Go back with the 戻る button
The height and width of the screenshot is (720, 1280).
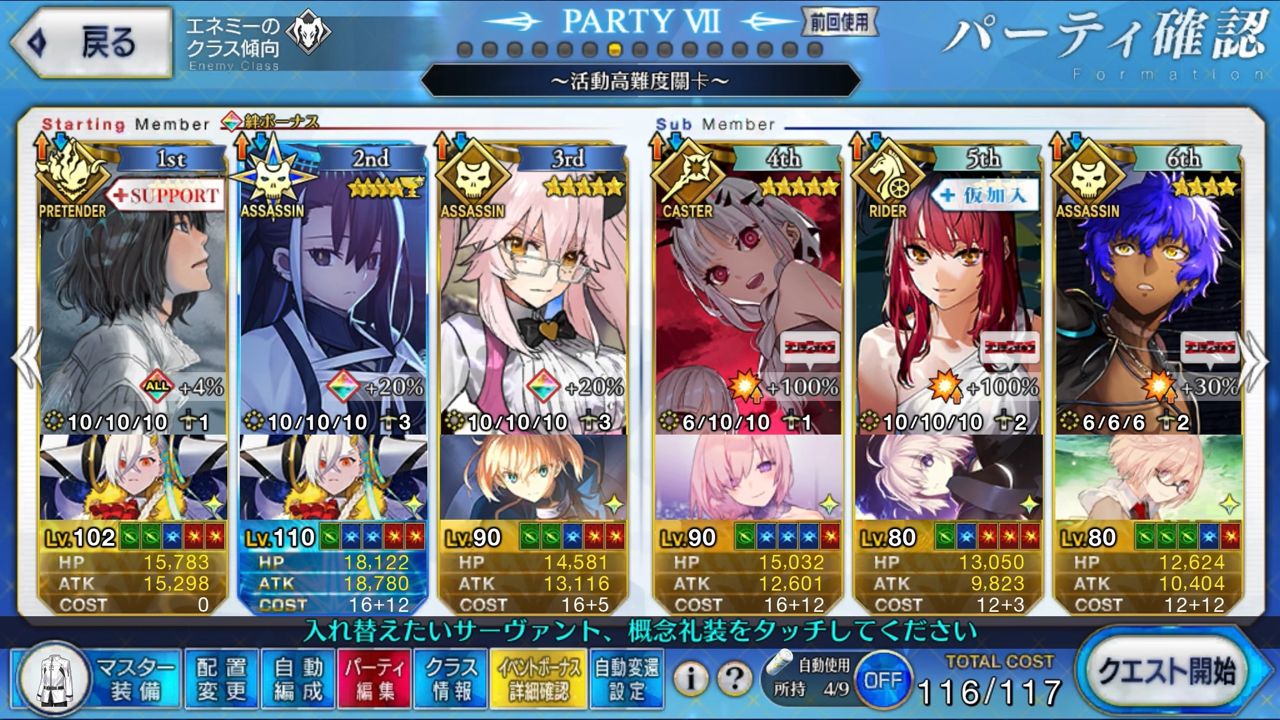pos(90,44)
